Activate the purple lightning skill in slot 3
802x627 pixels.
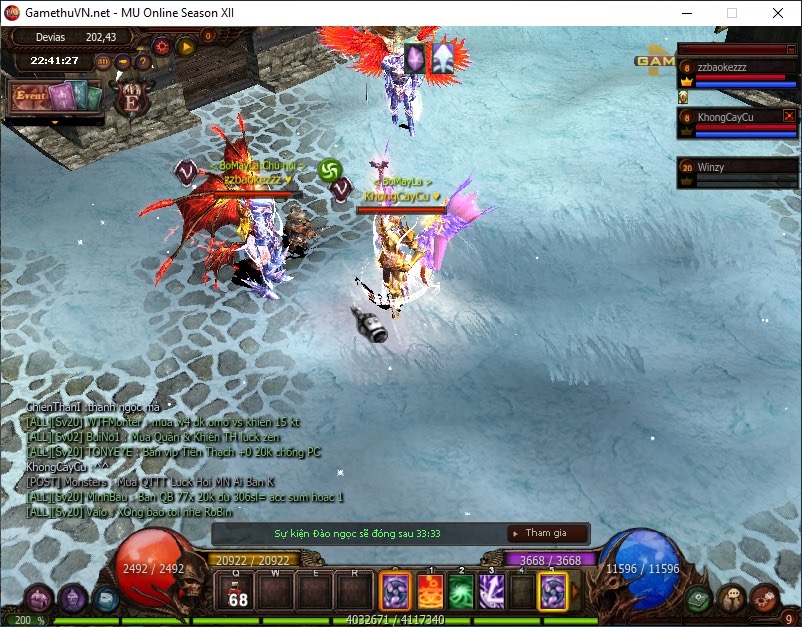pyautogui.click(x=491, y=591)
